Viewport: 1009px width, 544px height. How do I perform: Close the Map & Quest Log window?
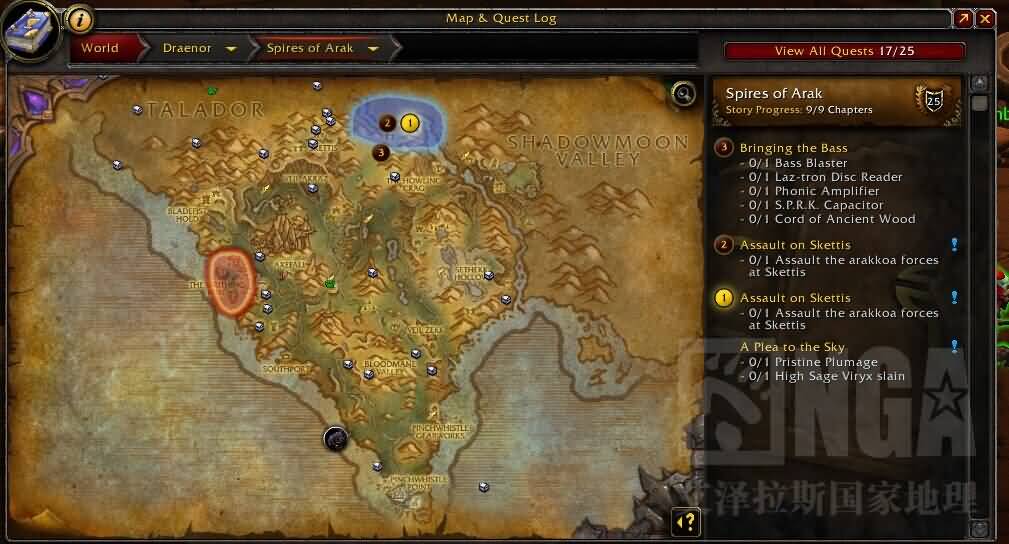(x=986, y=19)
